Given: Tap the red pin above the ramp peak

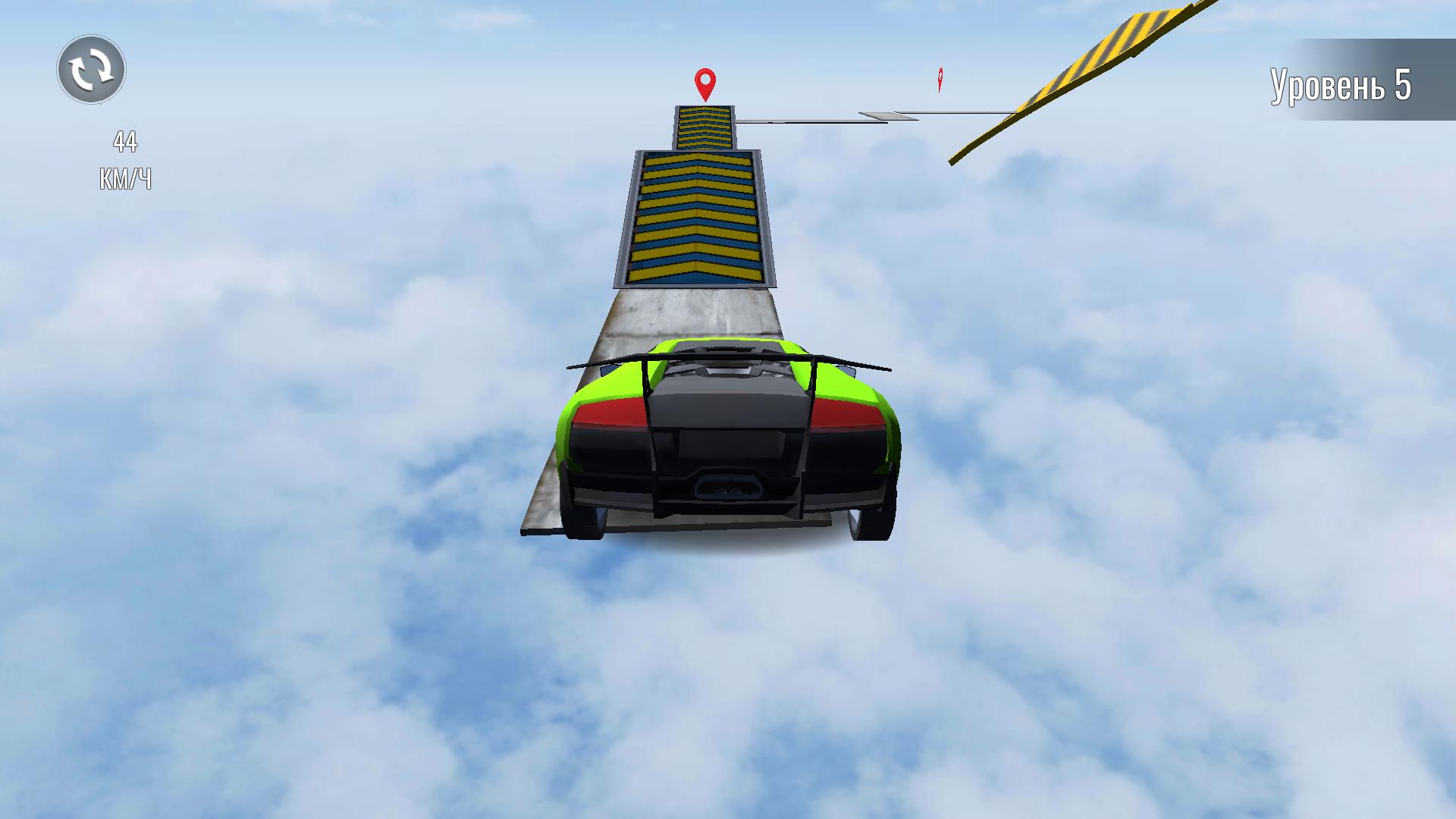Looking at the screenshot, I should (707, 83).
